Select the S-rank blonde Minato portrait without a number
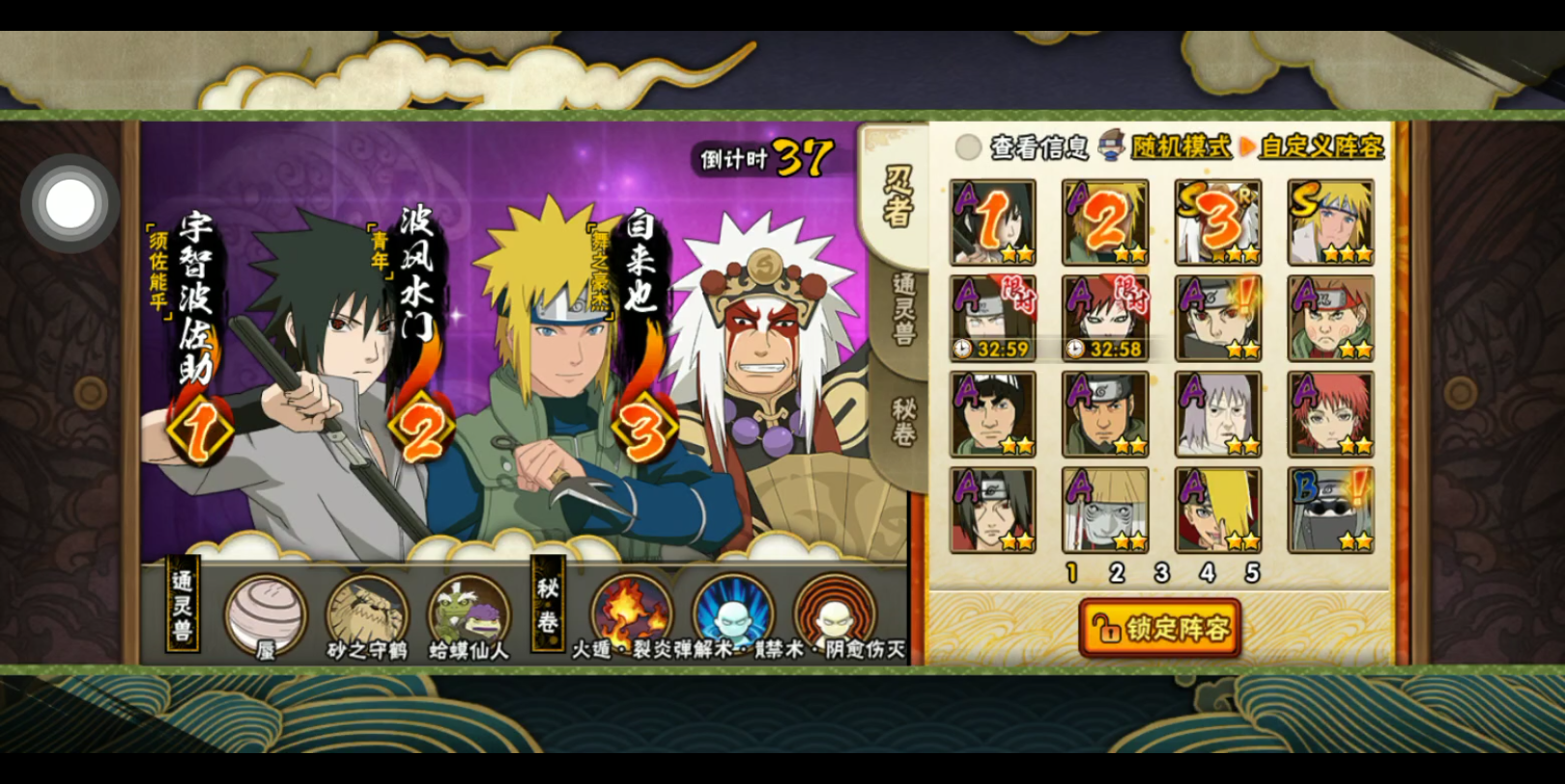 click(1330, 222)
